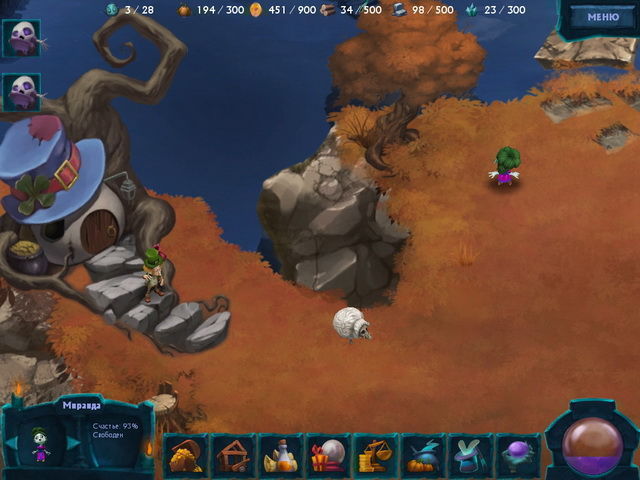640x480 pixels.
Task: Select the top skull portrait
Action: point(21,39)
